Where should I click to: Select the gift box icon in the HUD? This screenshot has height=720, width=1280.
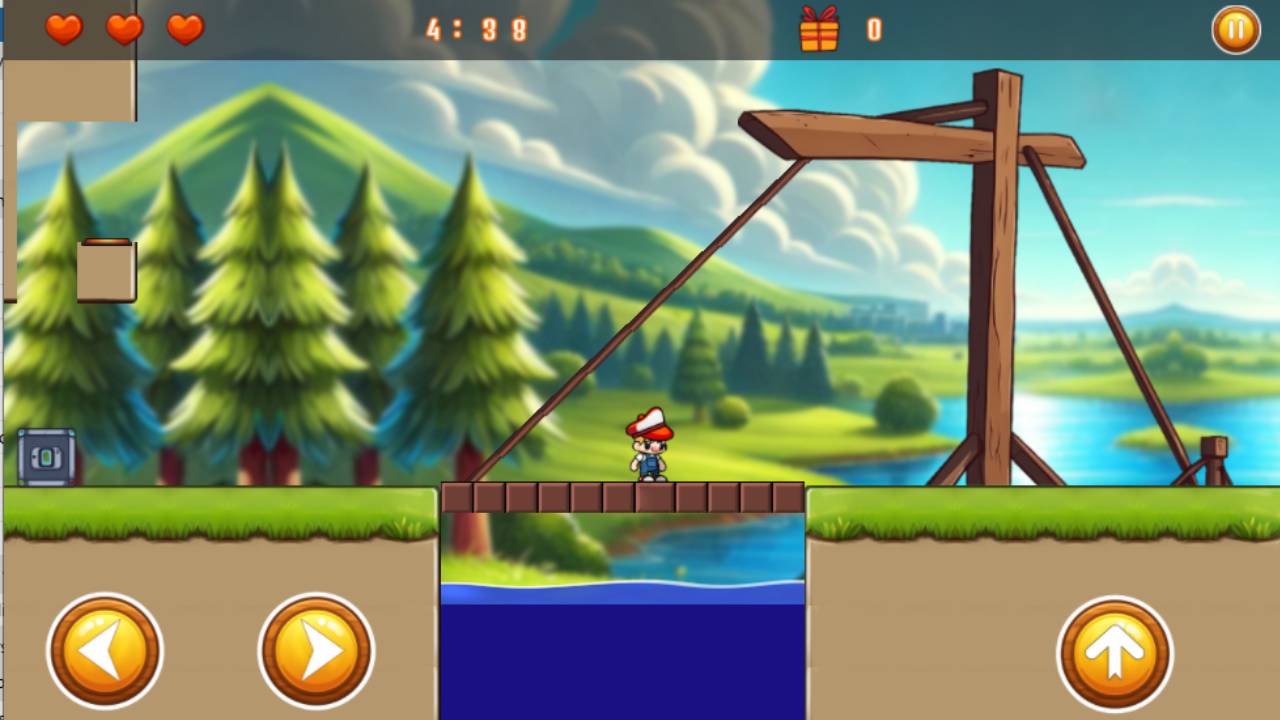coord(820,30)
